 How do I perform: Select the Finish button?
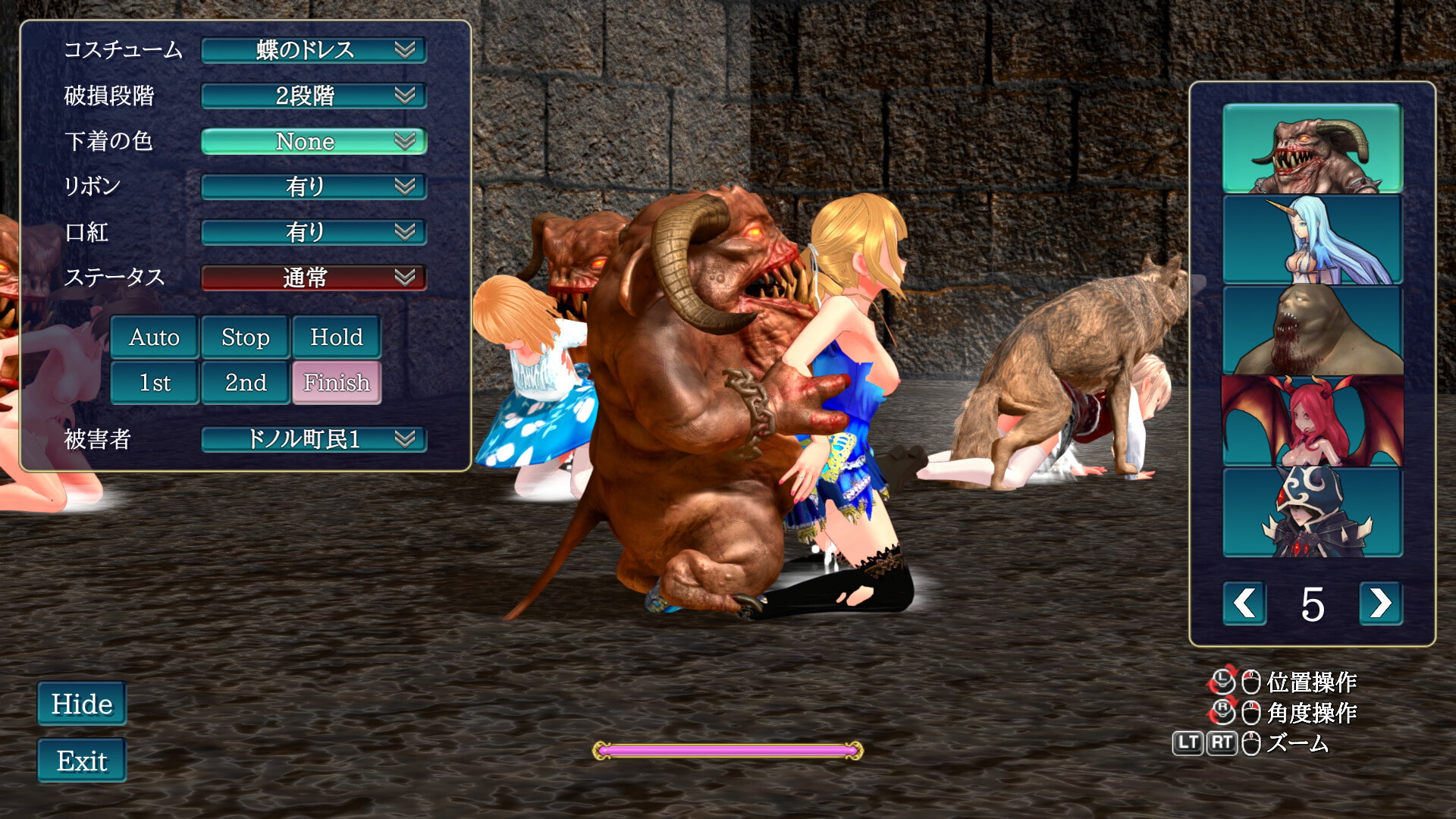point(337,382)
